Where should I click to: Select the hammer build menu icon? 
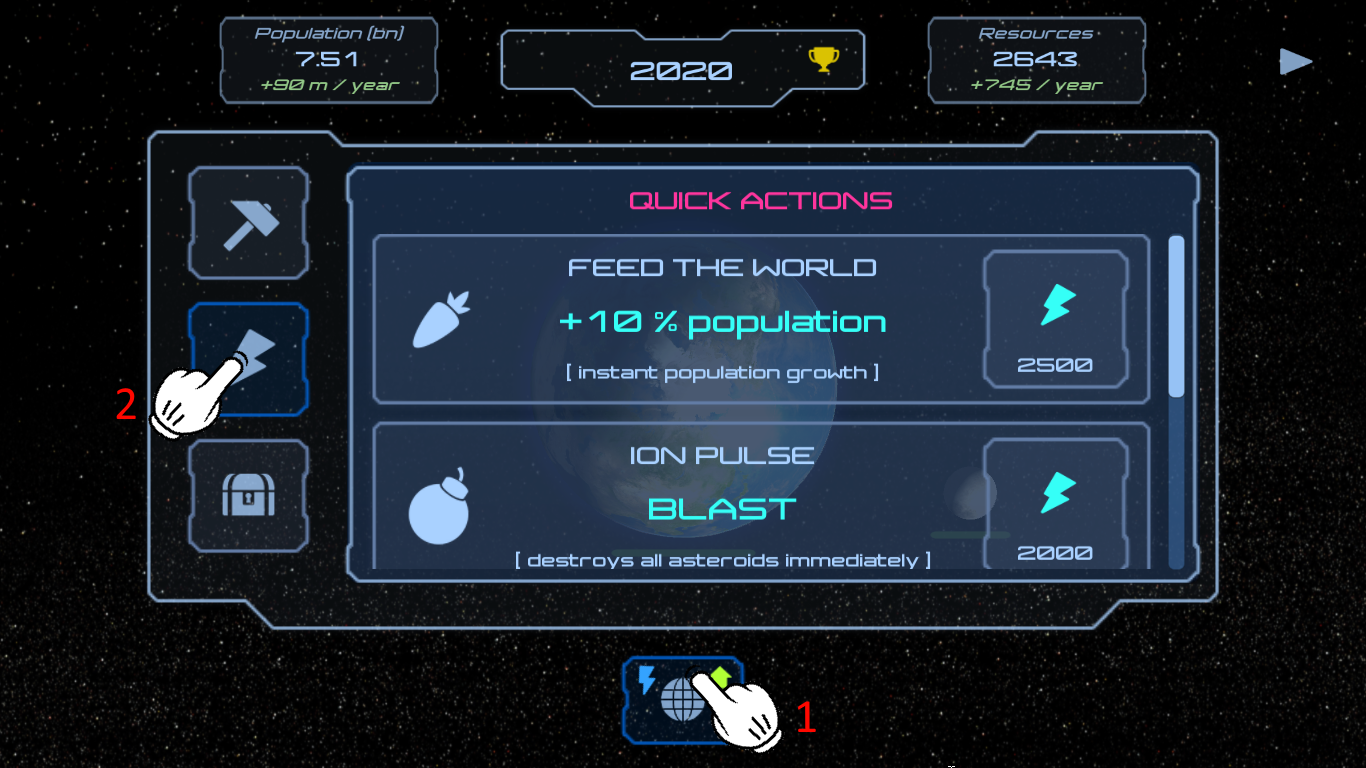click(x=247, y=222)
